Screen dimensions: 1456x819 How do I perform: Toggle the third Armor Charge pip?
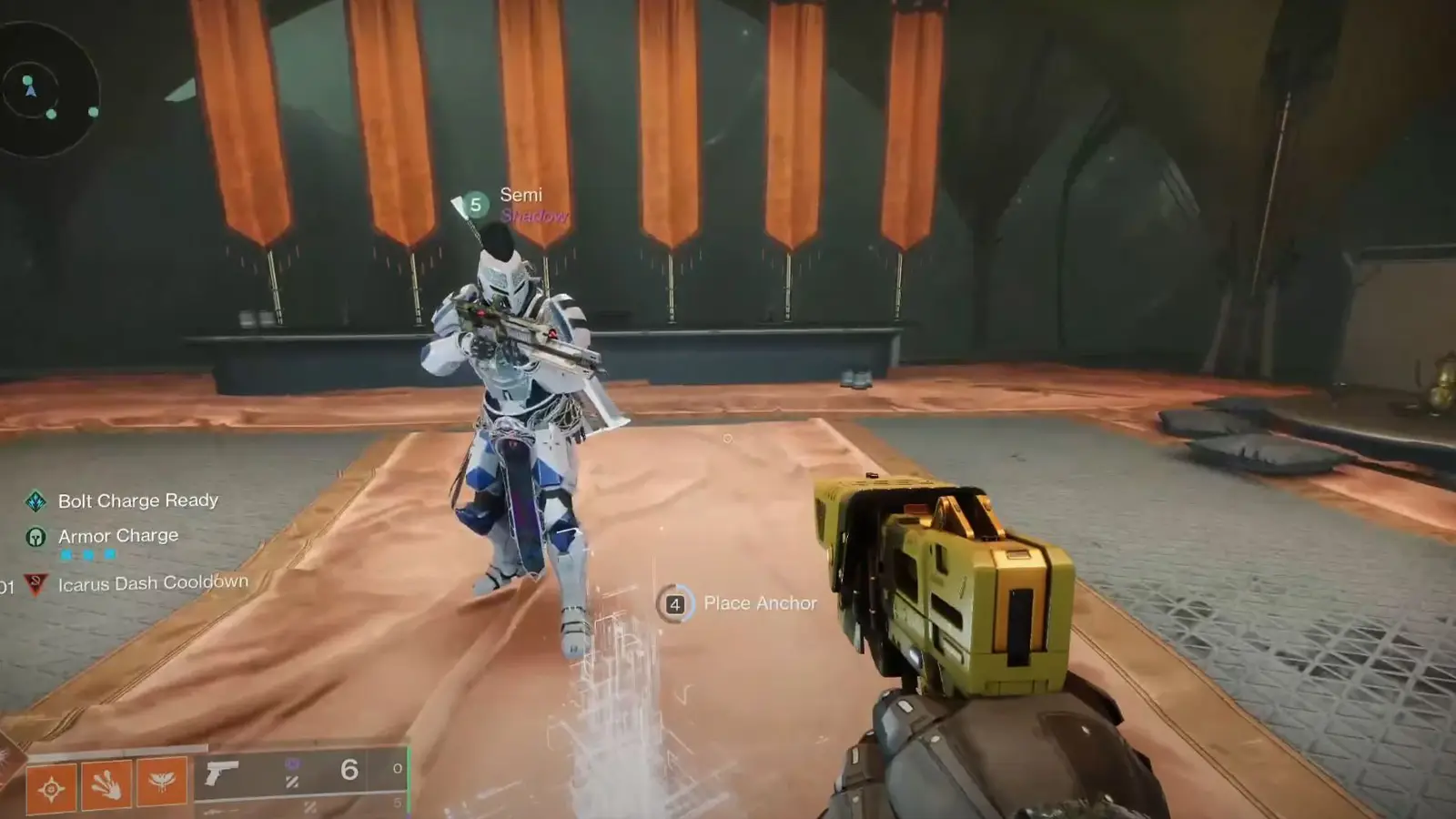(109, 554)
